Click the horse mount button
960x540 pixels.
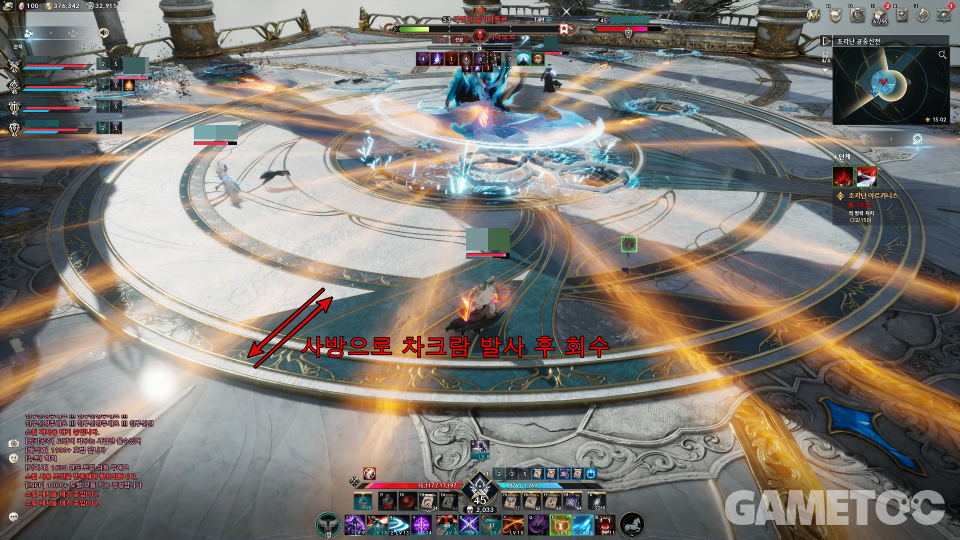[632, 524]
